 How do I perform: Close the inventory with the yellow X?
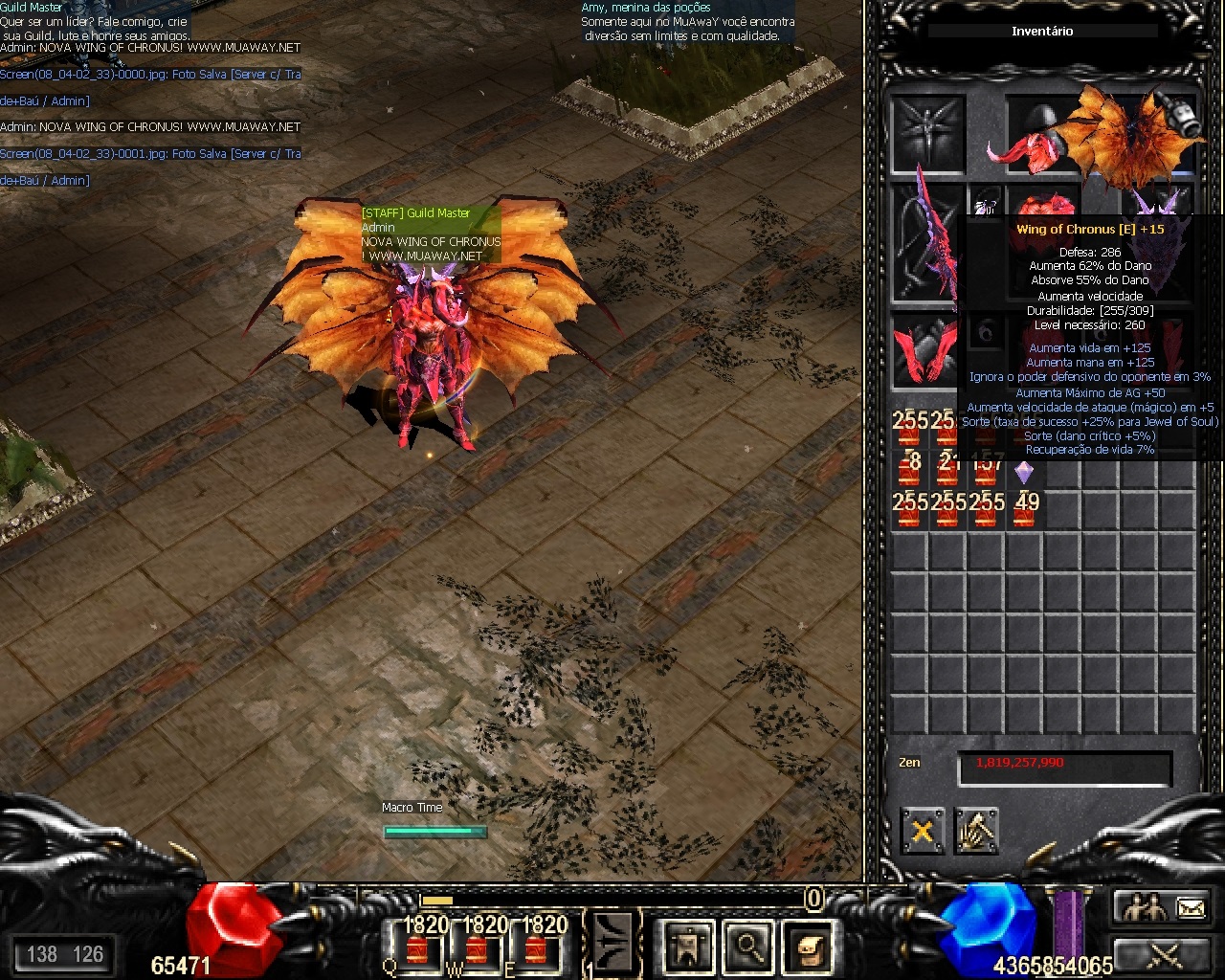922,831
